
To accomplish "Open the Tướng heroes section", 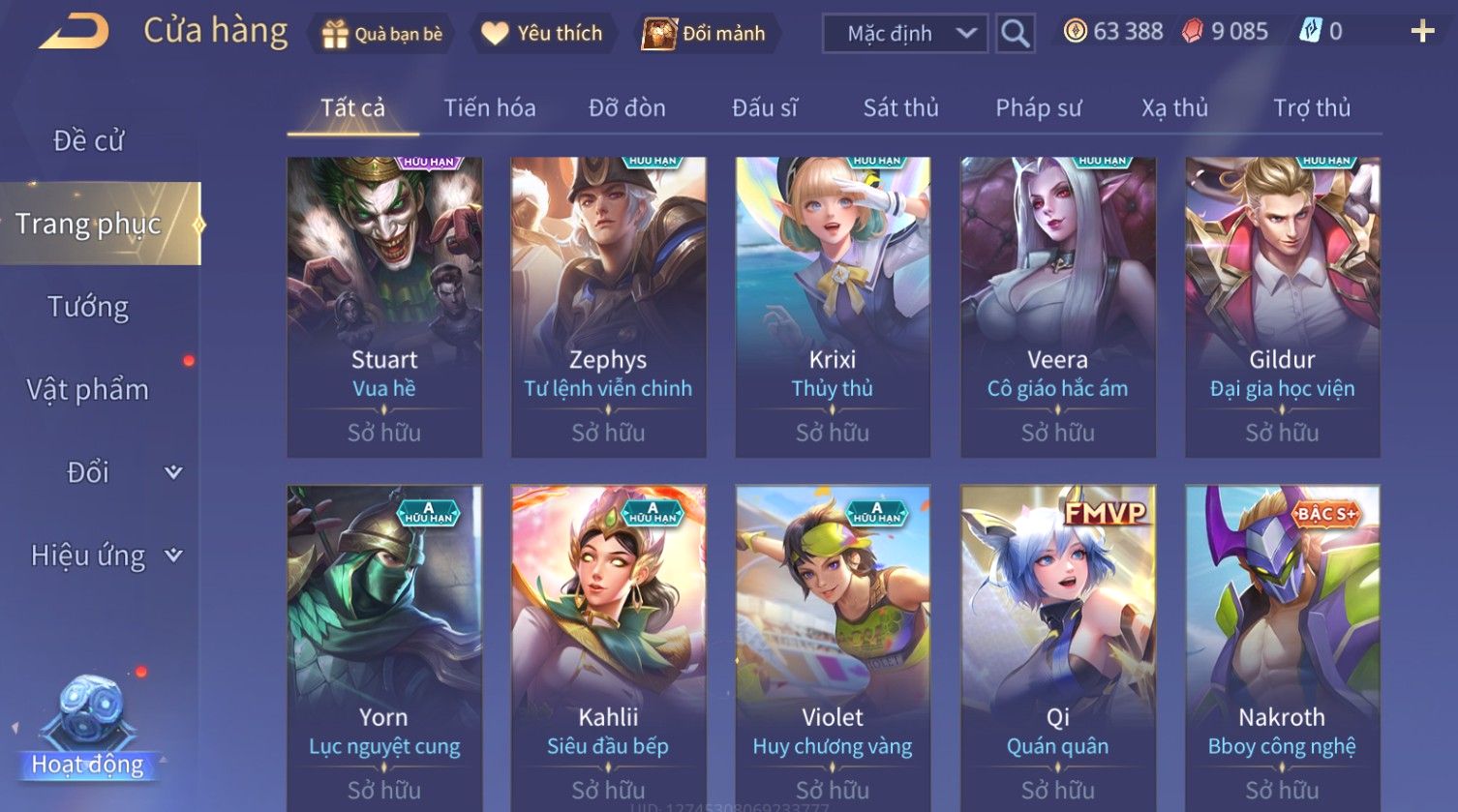I will tap(88, 307).
